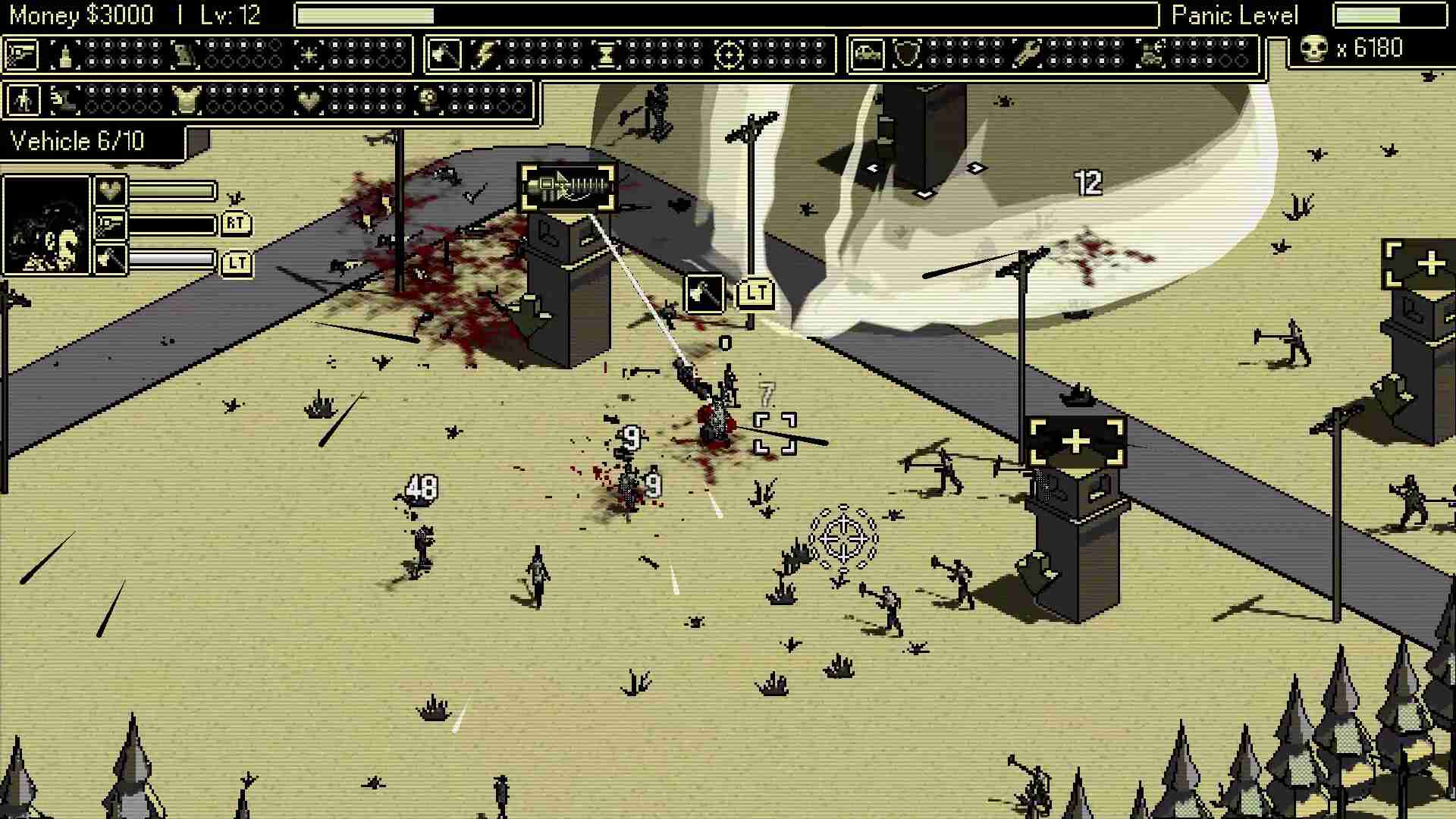
Task: Select the pistol icon in the upgrade bar
Action: (23, 55)
